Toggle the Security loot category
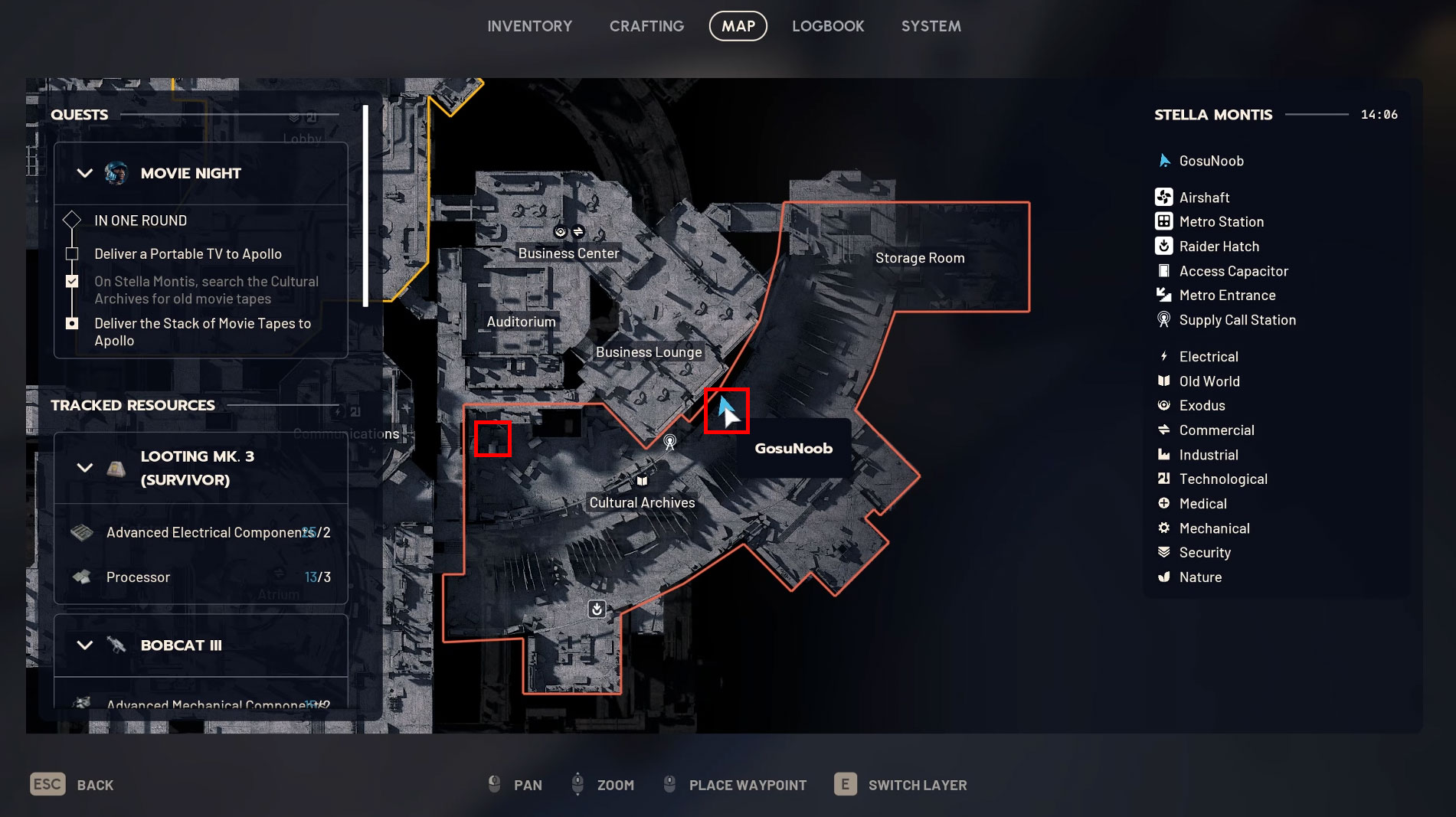 [1204, 553]
